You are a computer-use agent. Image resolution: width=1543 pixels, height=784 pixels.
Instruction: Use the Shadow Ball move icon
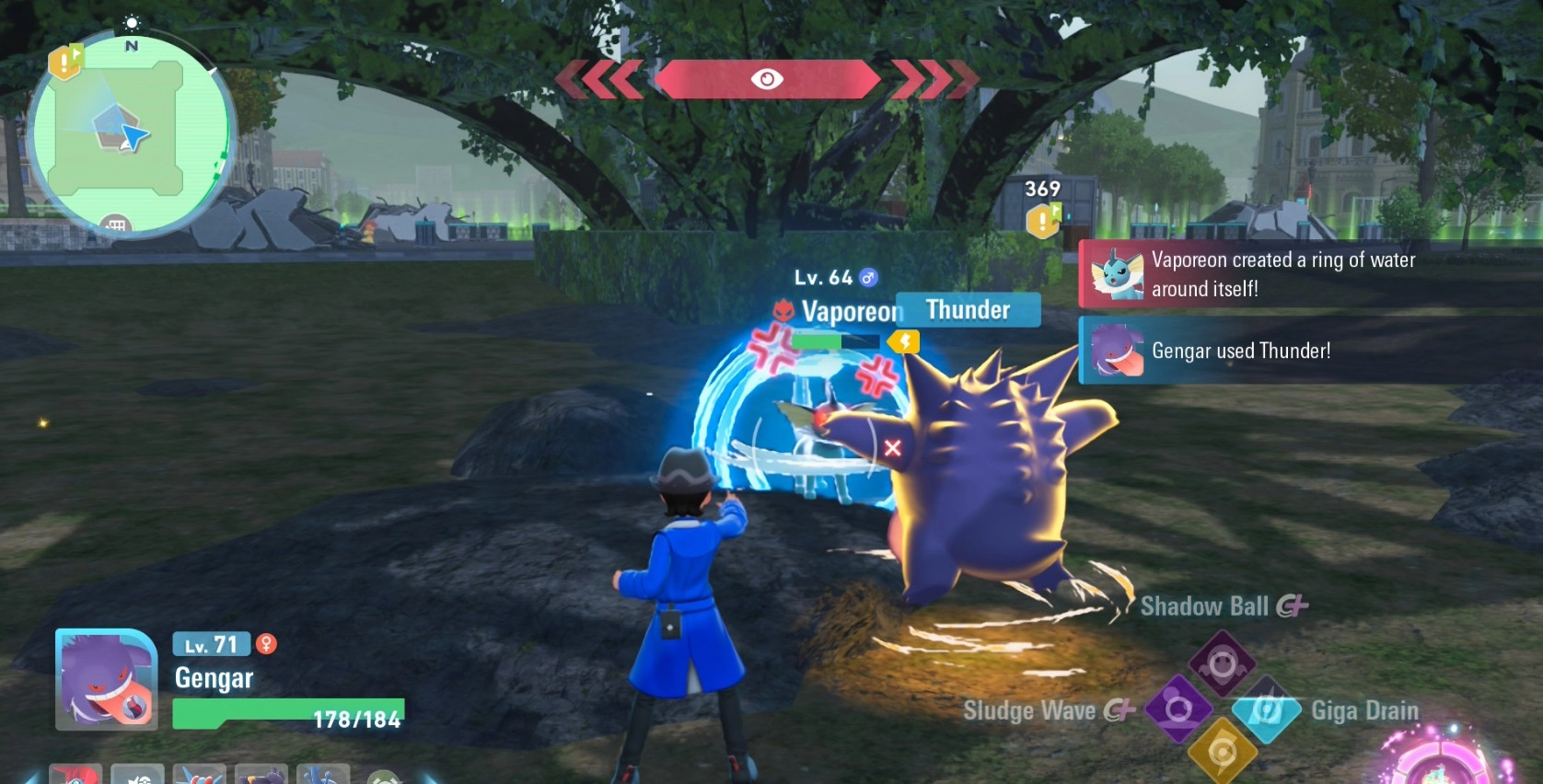(x=1222, y=663)
